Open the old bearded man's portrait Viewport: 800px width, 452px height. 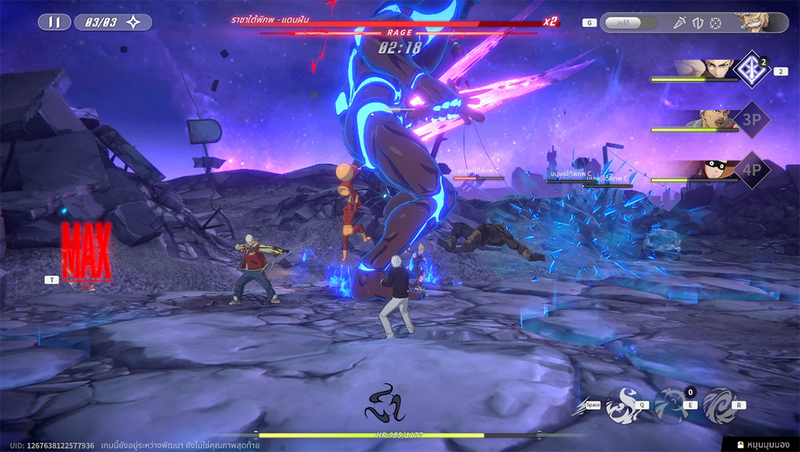pos(761,22)
